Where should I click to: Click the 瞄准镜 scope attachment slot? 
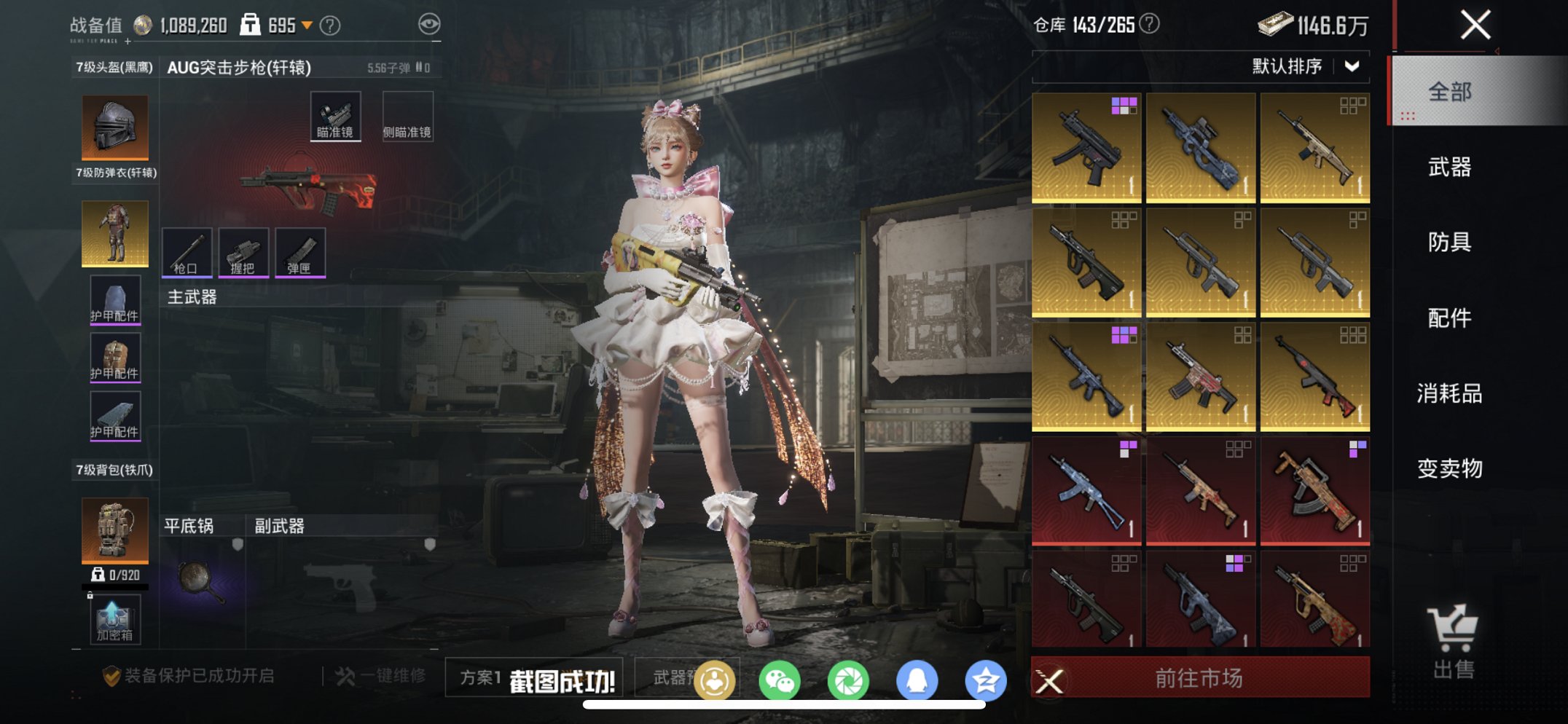[x=335, y=117]
